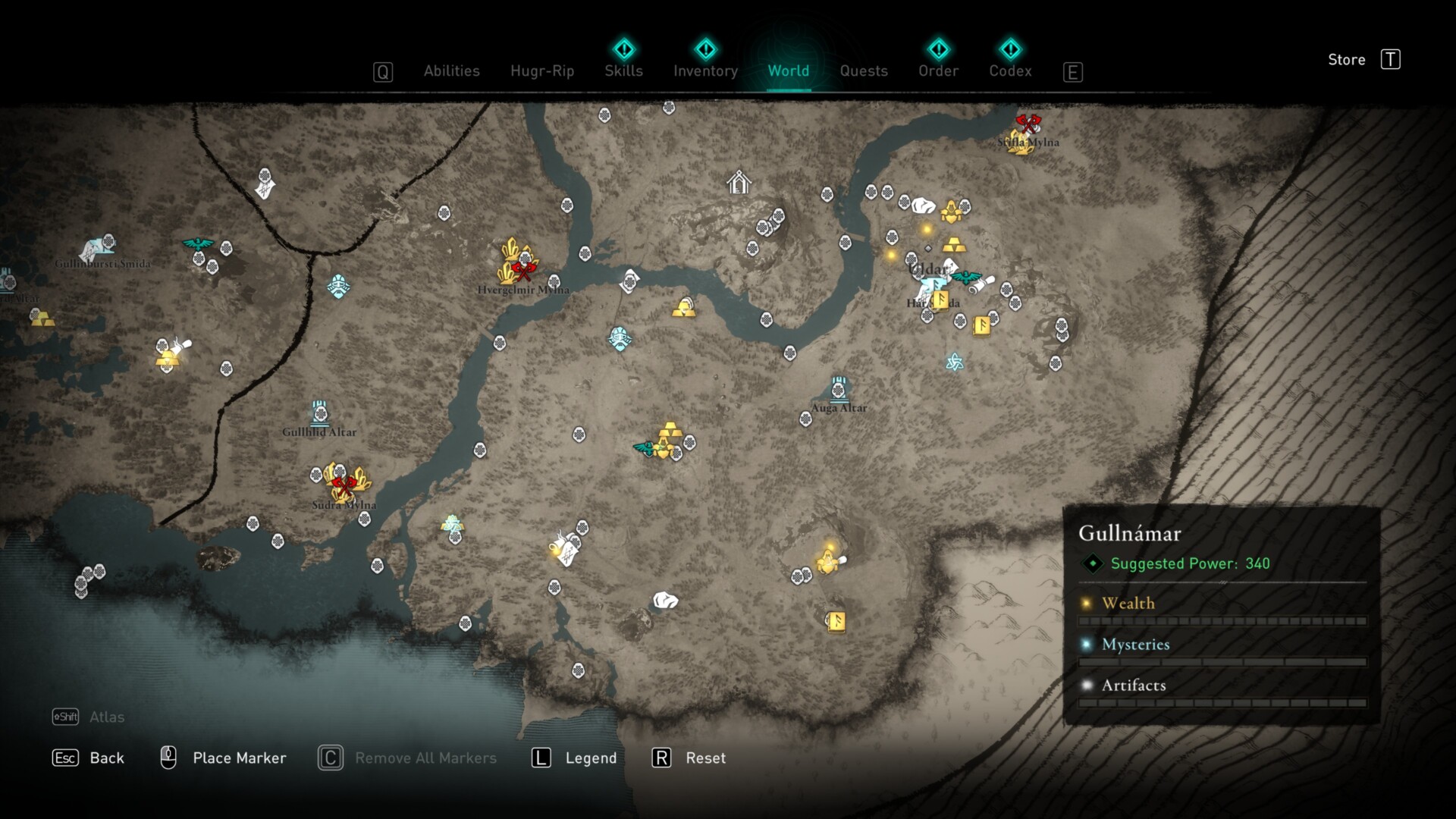Viewport: 1456px width, 819px height.
Task: Open the Inventory tab
Action: coord(705,71)
